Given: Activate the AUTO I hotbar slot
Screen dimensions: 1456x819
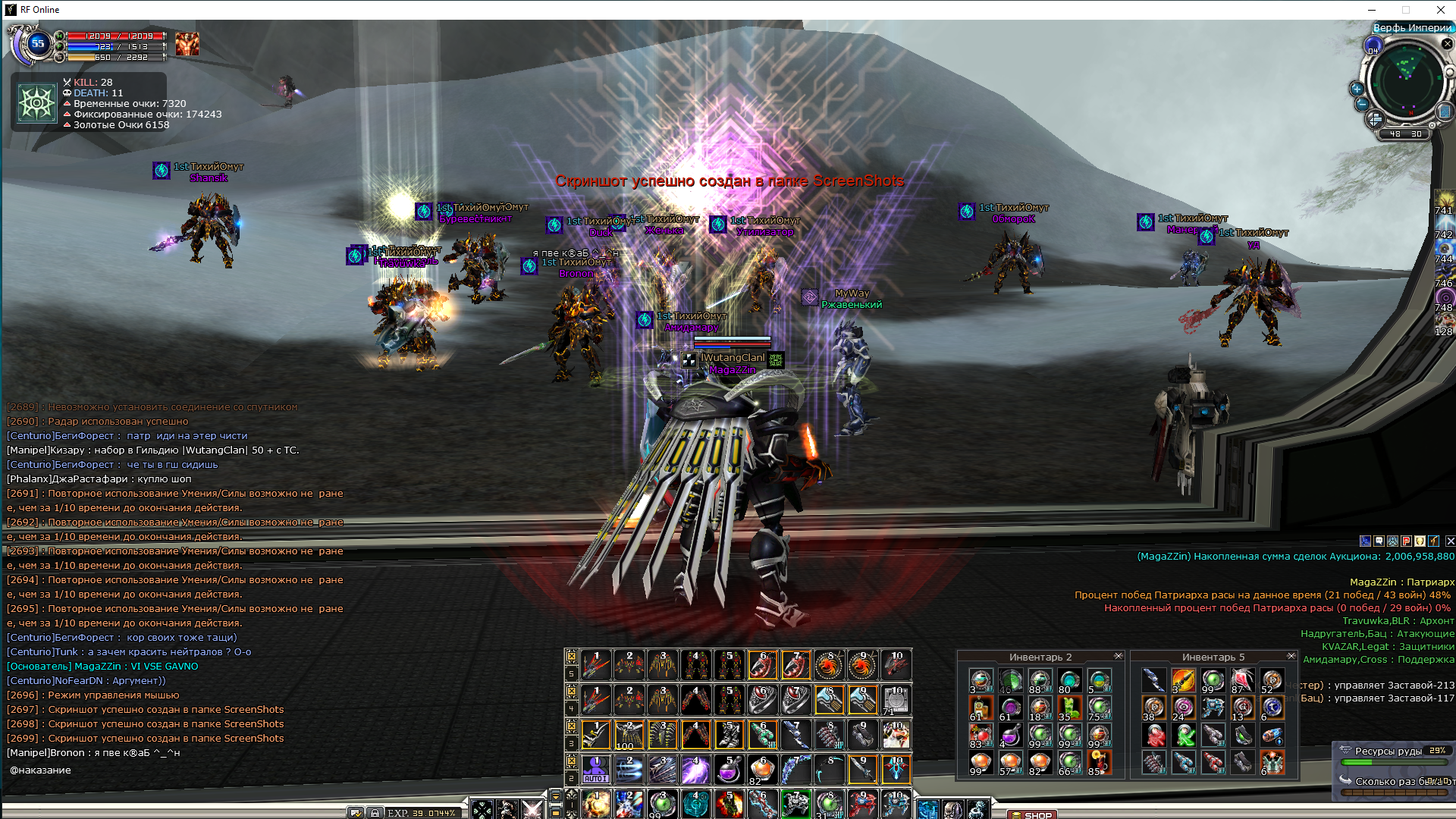Looking at the screenshot, I should [x=595, y=770].
